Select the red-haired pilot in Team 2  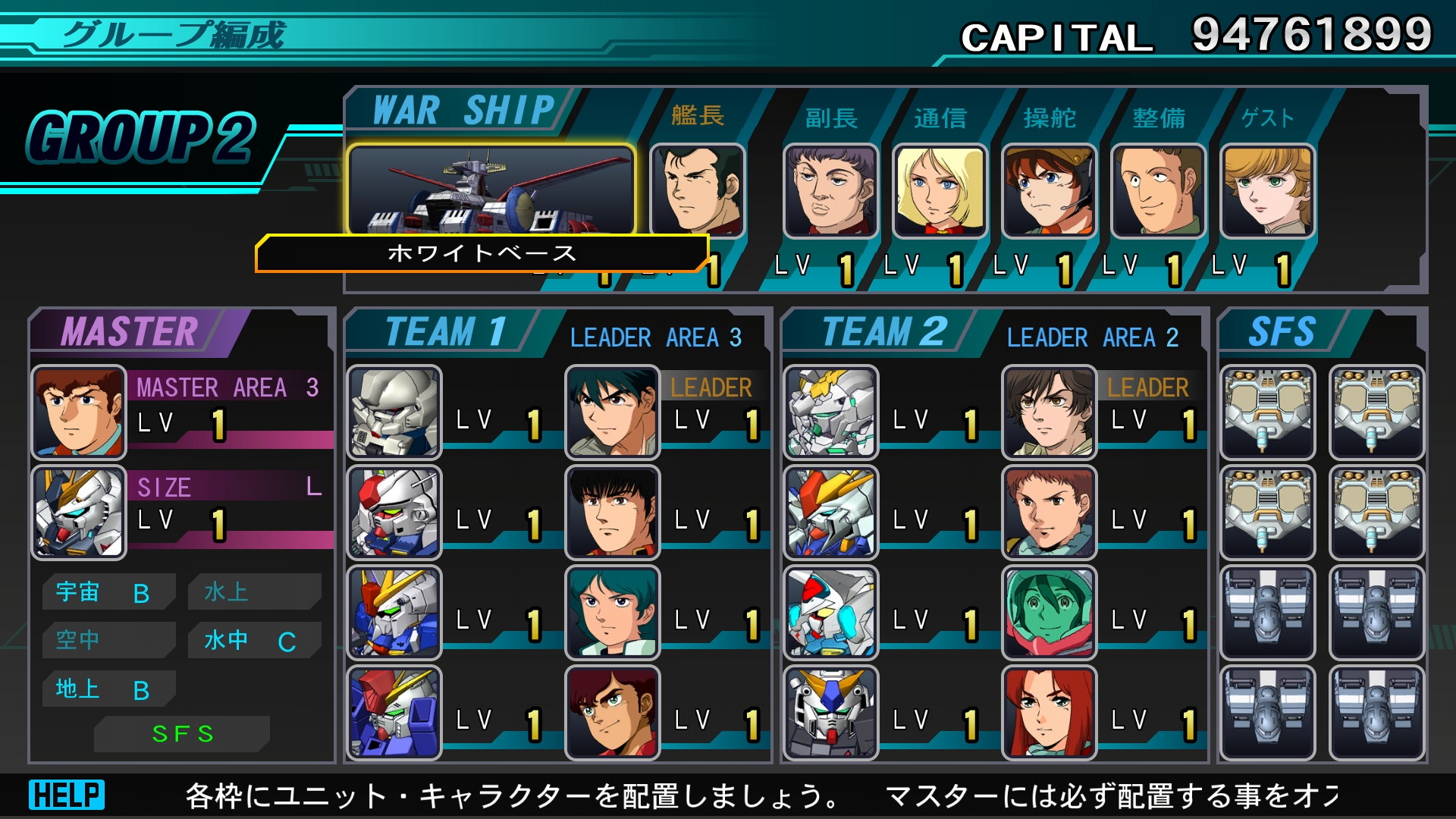point(1049,713)
